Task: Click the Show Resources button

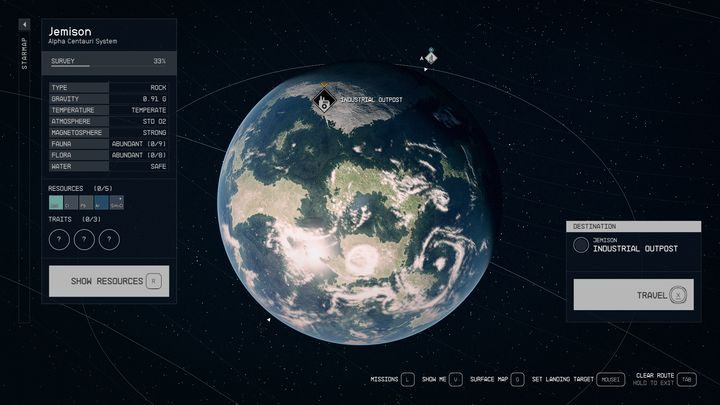Action: [x=109, y=281]
